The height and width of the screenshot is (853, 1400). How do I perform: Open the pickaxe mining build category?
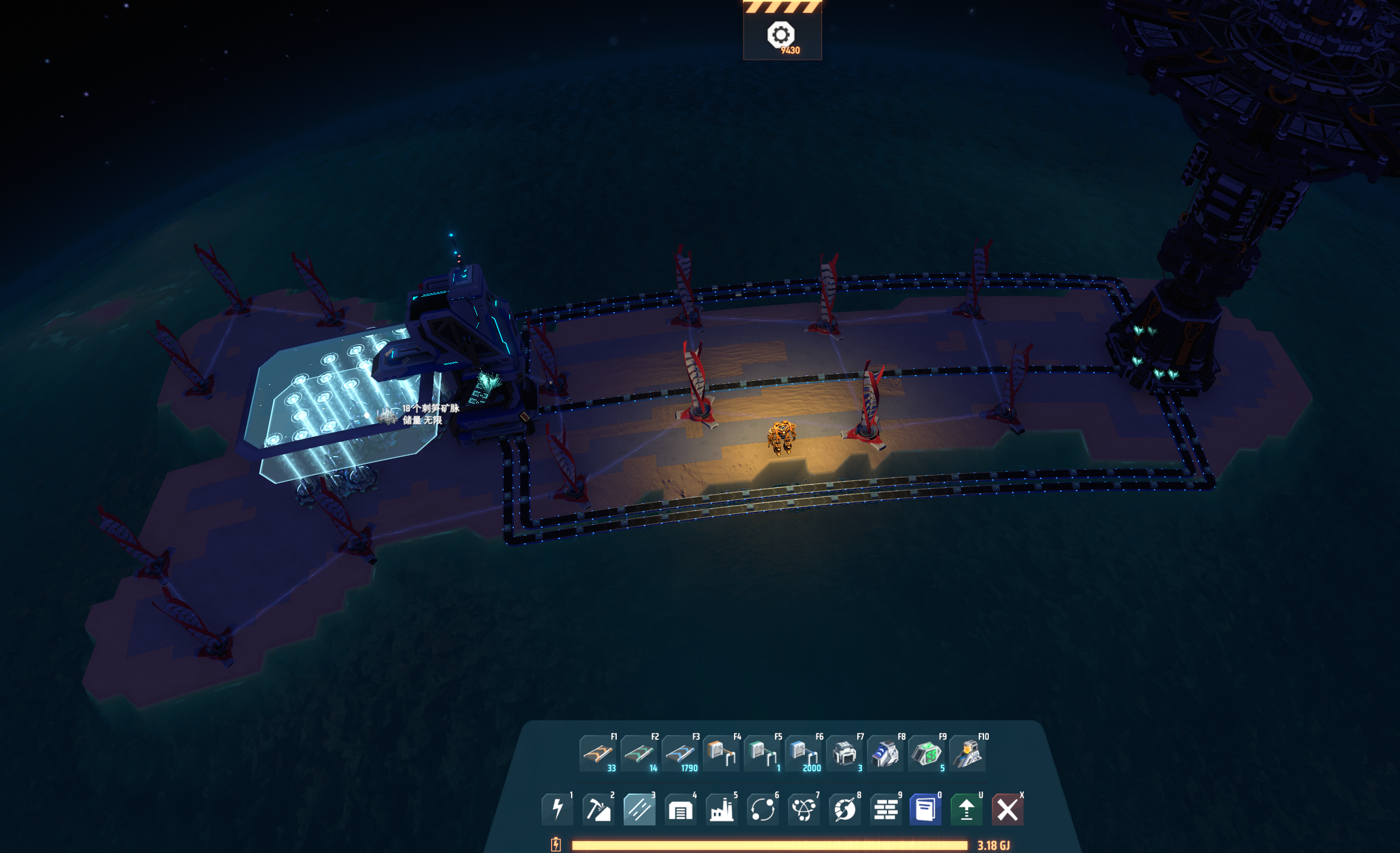(598, 809)
